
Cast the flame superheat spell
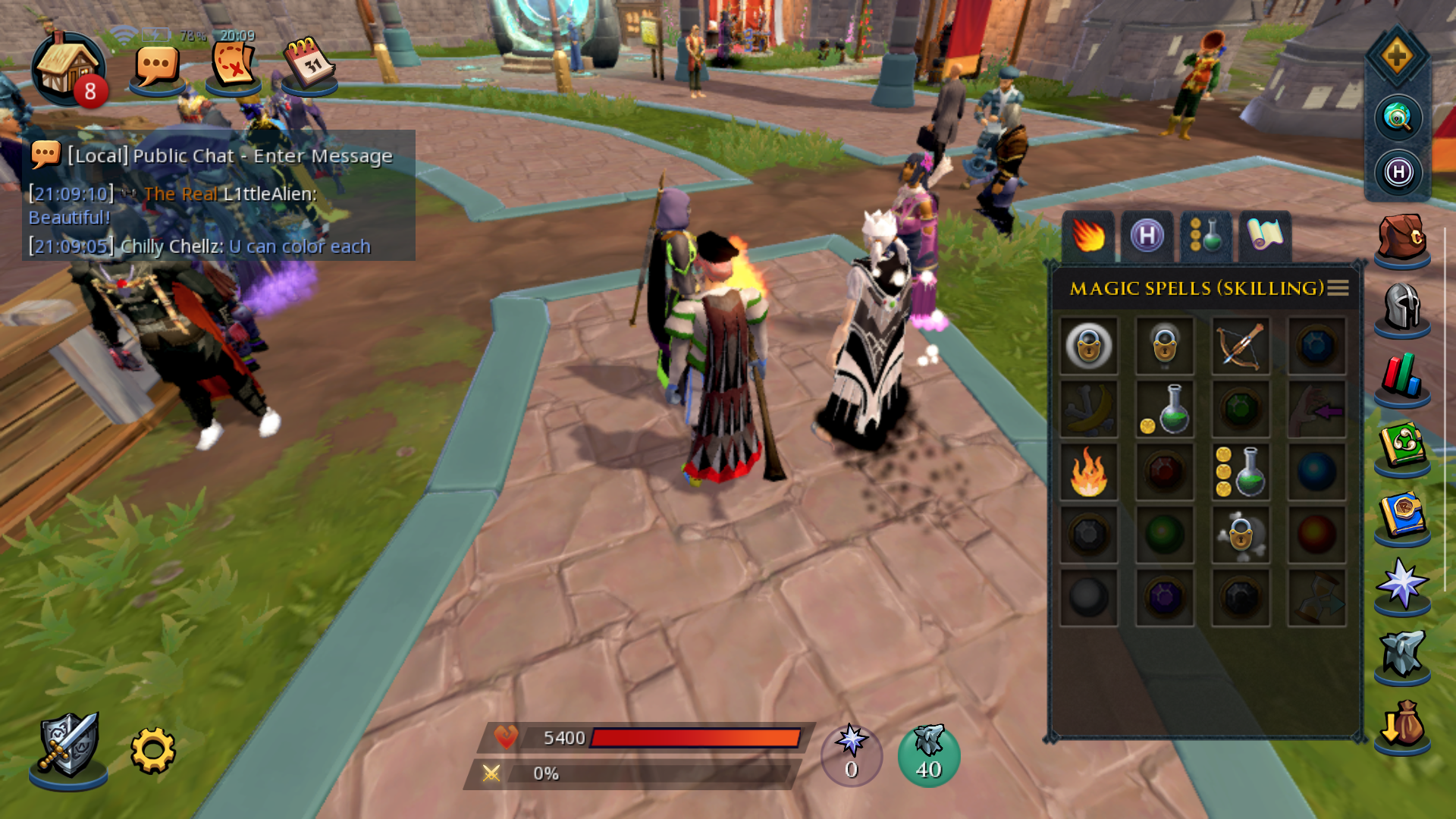pos(1089,472)
